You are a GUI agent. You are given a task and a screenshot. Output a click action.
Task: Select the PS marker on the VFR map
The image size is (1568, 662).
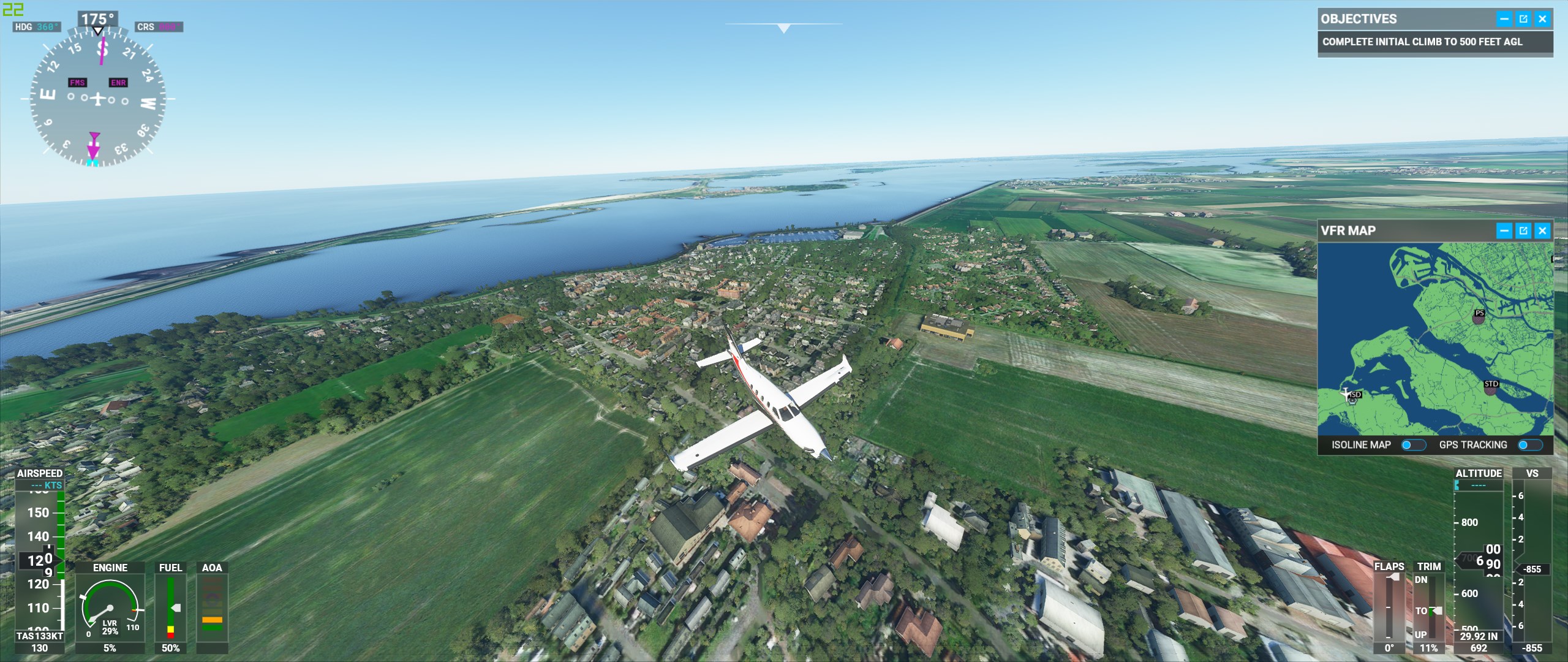point(1479,316)
